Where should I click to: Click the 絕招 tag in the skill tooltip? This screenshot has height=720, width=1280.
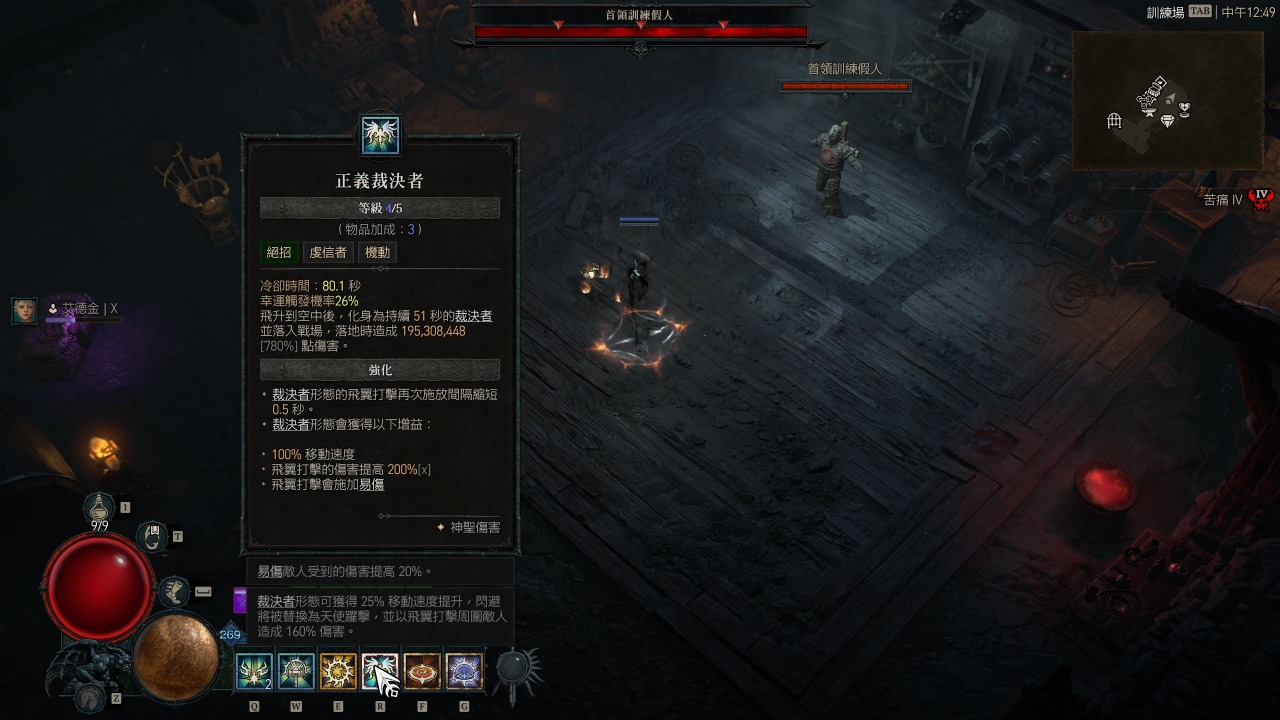pos(279,253)
